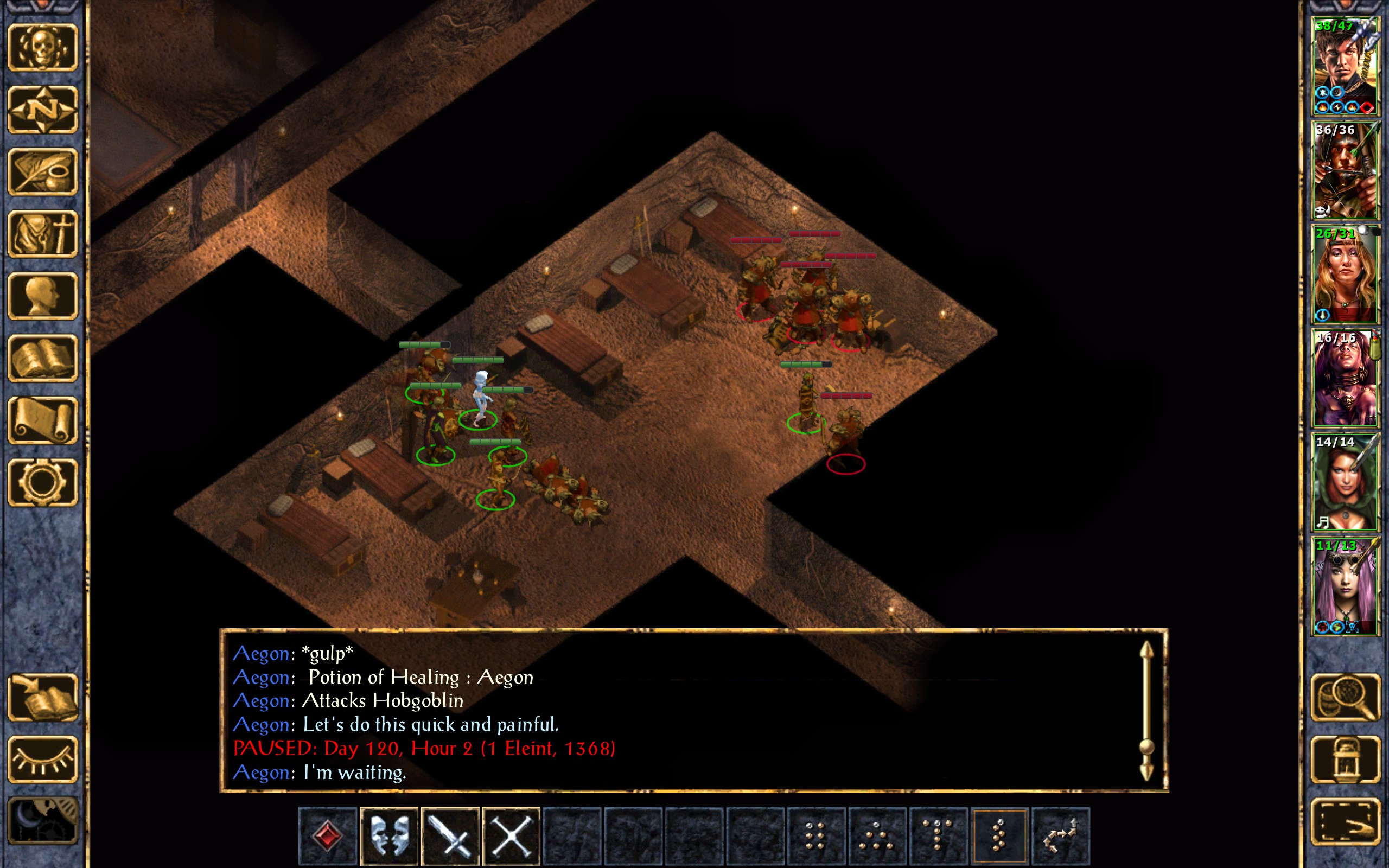Open the journal quill button
The width and height of the screenshot is (1389, 868).
point(43,171)
